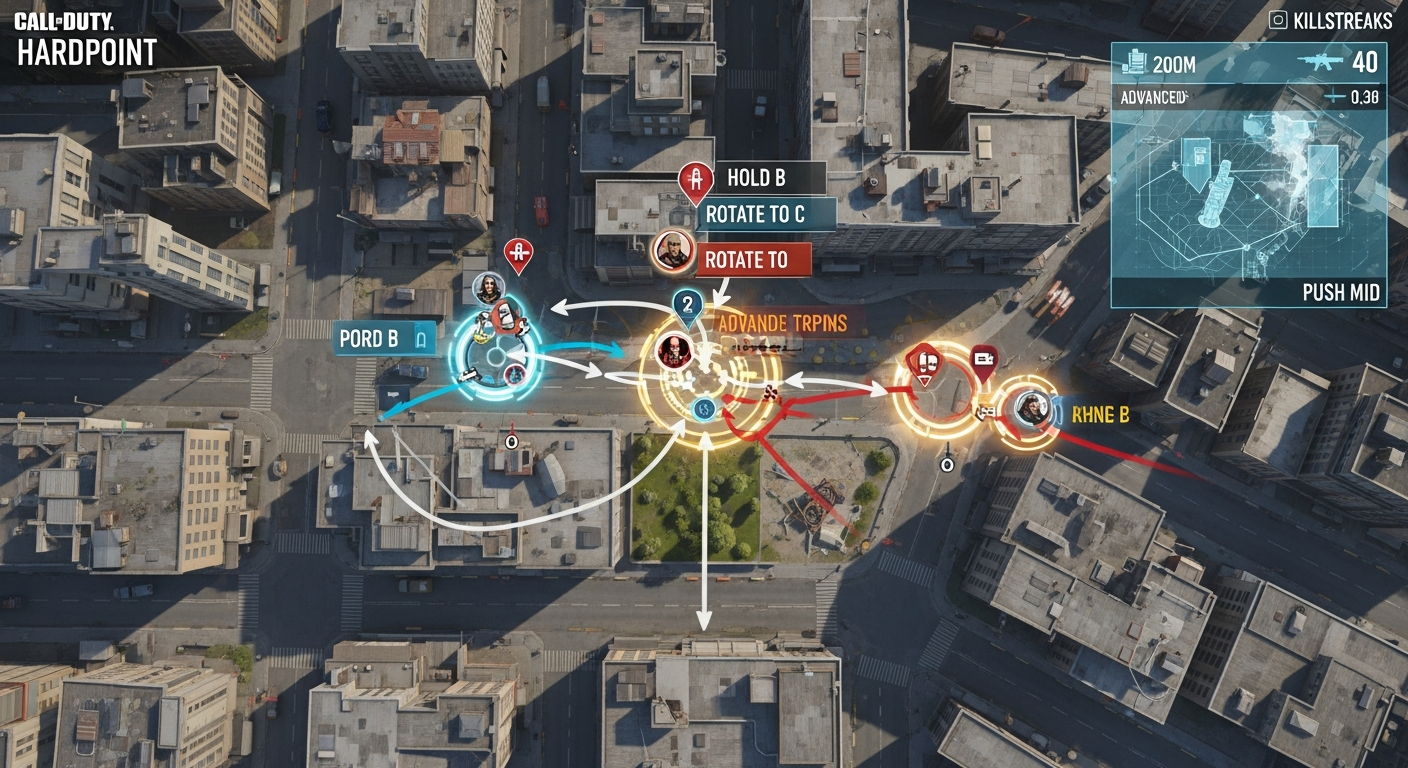1408x768 pixels.
Task: Click the document icon next to 200M
Action: point(1135,60)
